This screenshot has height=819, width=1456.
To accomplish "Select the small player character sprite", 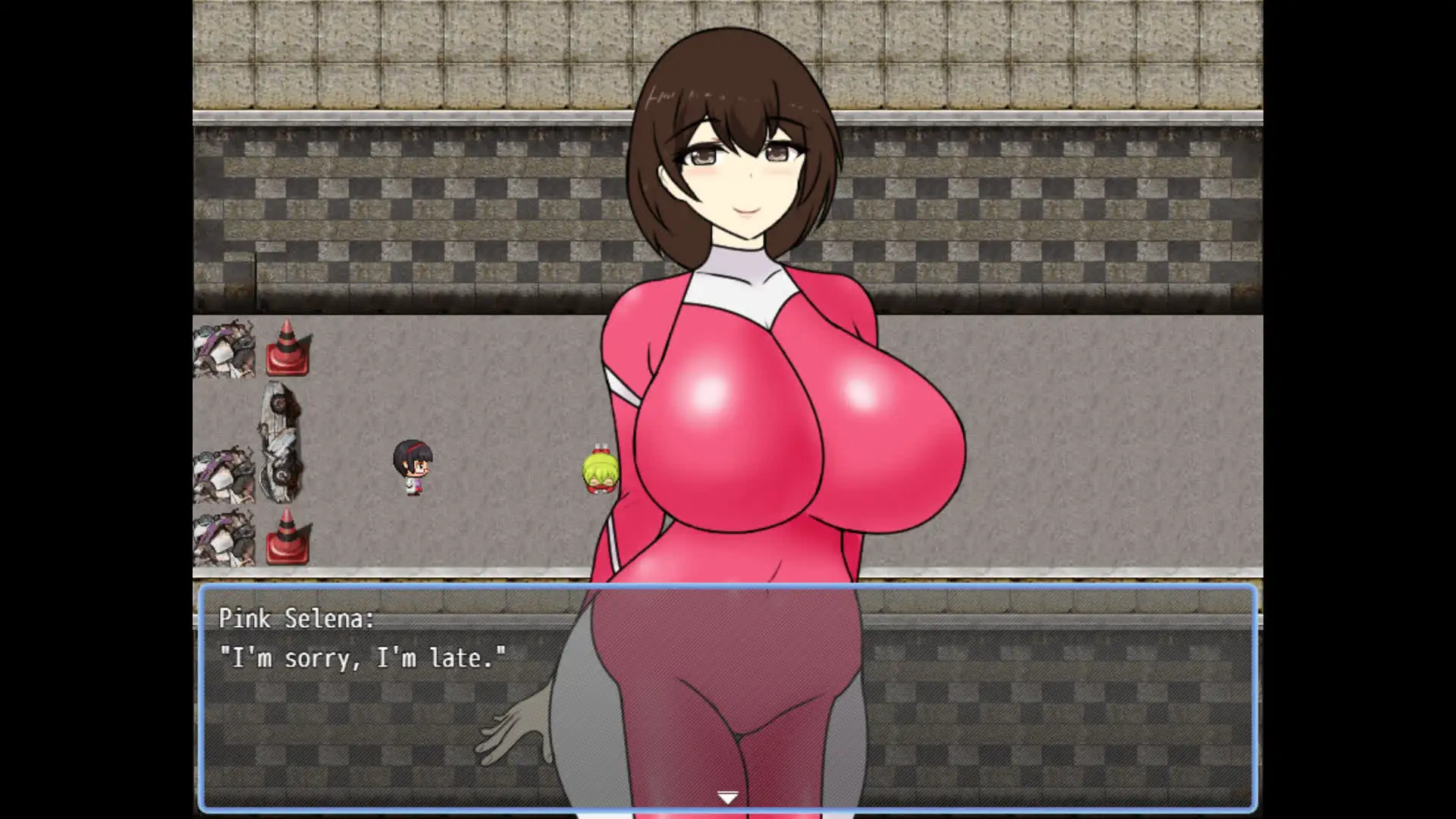I will (412, 466).
